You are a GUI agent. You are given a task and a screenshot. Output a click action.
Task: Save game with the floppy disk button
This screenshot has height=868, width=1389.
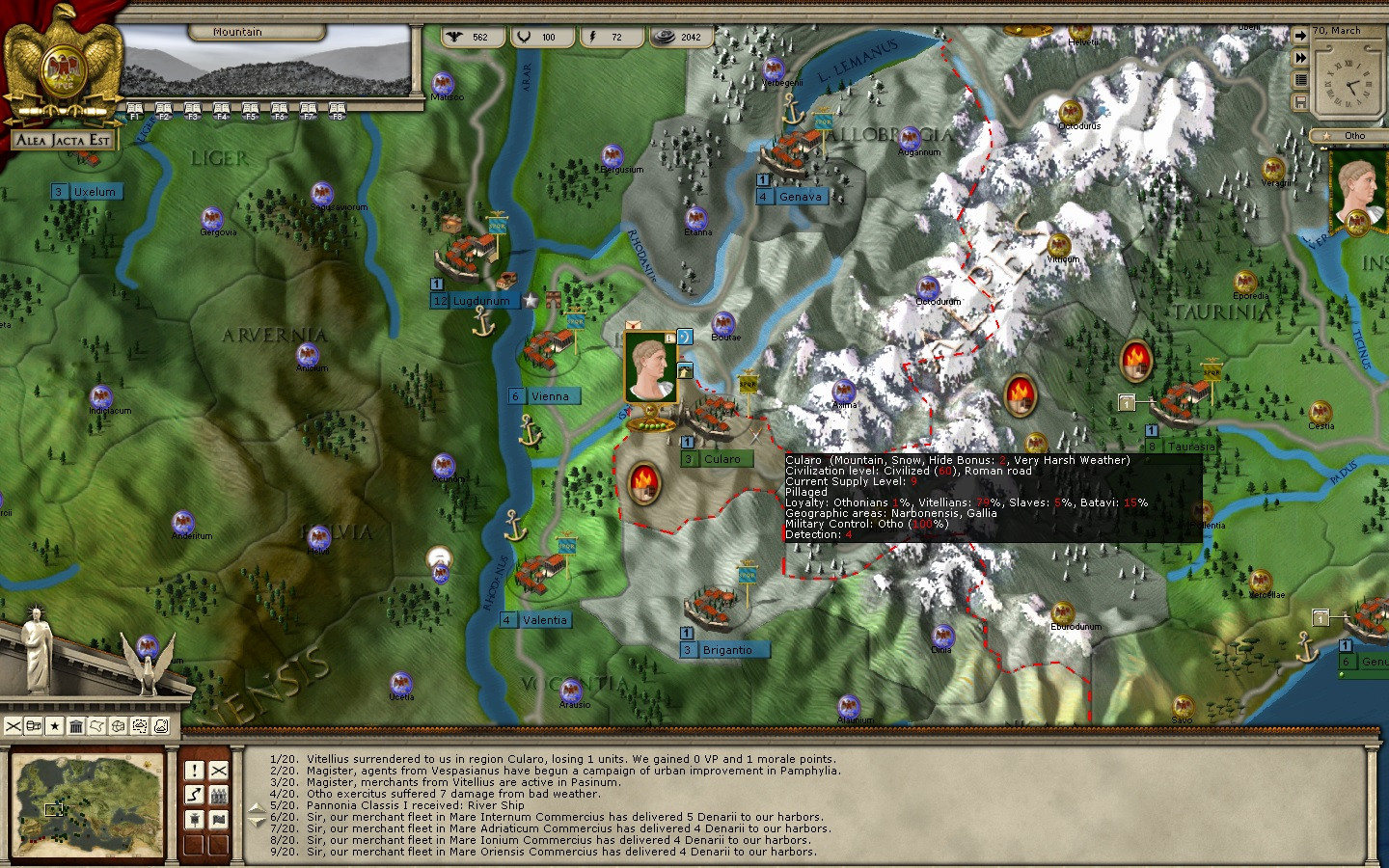point(1300,102)
